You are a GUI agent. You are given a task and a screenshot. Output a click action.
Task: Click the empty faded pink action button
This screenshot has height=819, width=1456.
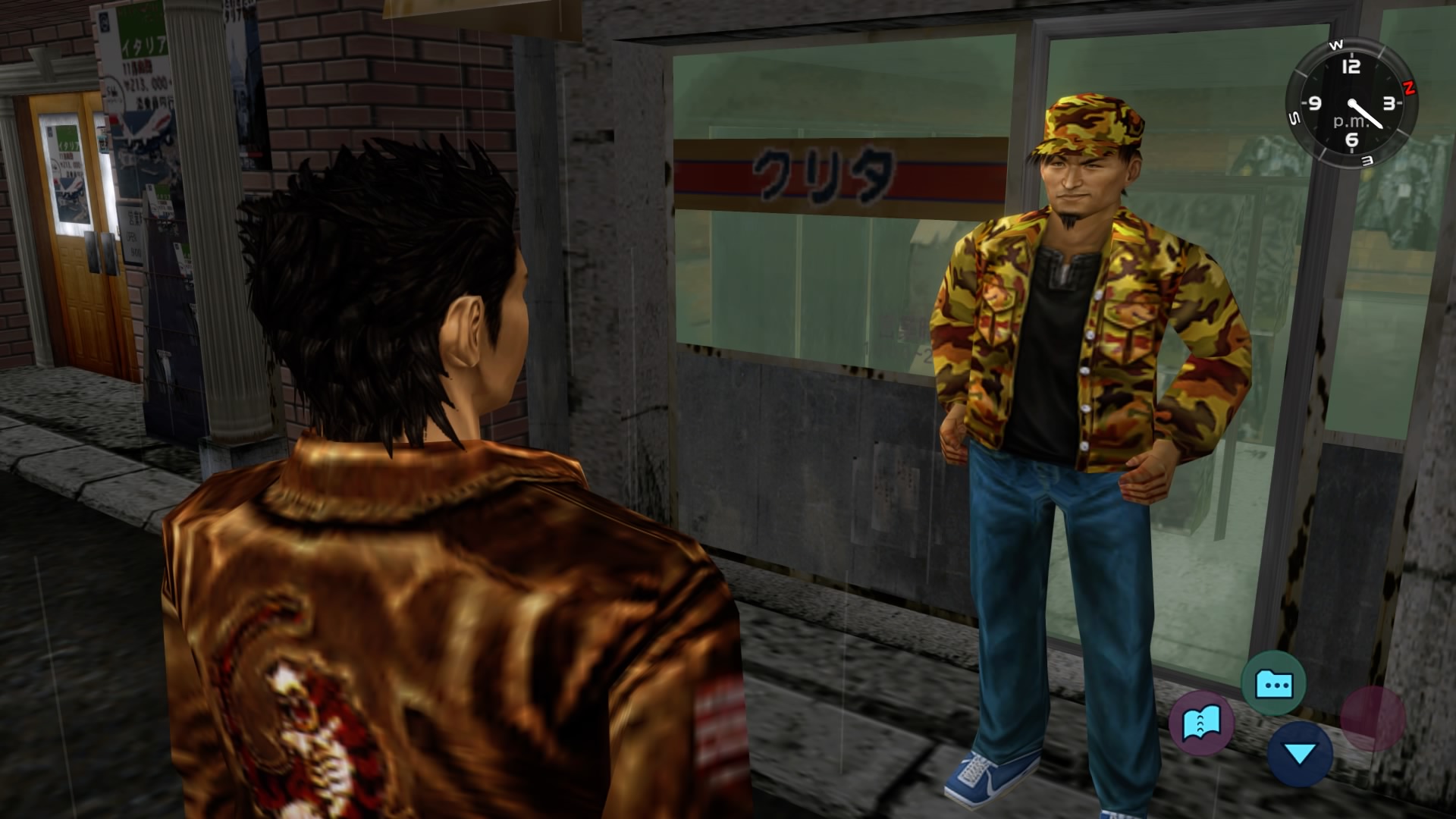click(1373, 718)
